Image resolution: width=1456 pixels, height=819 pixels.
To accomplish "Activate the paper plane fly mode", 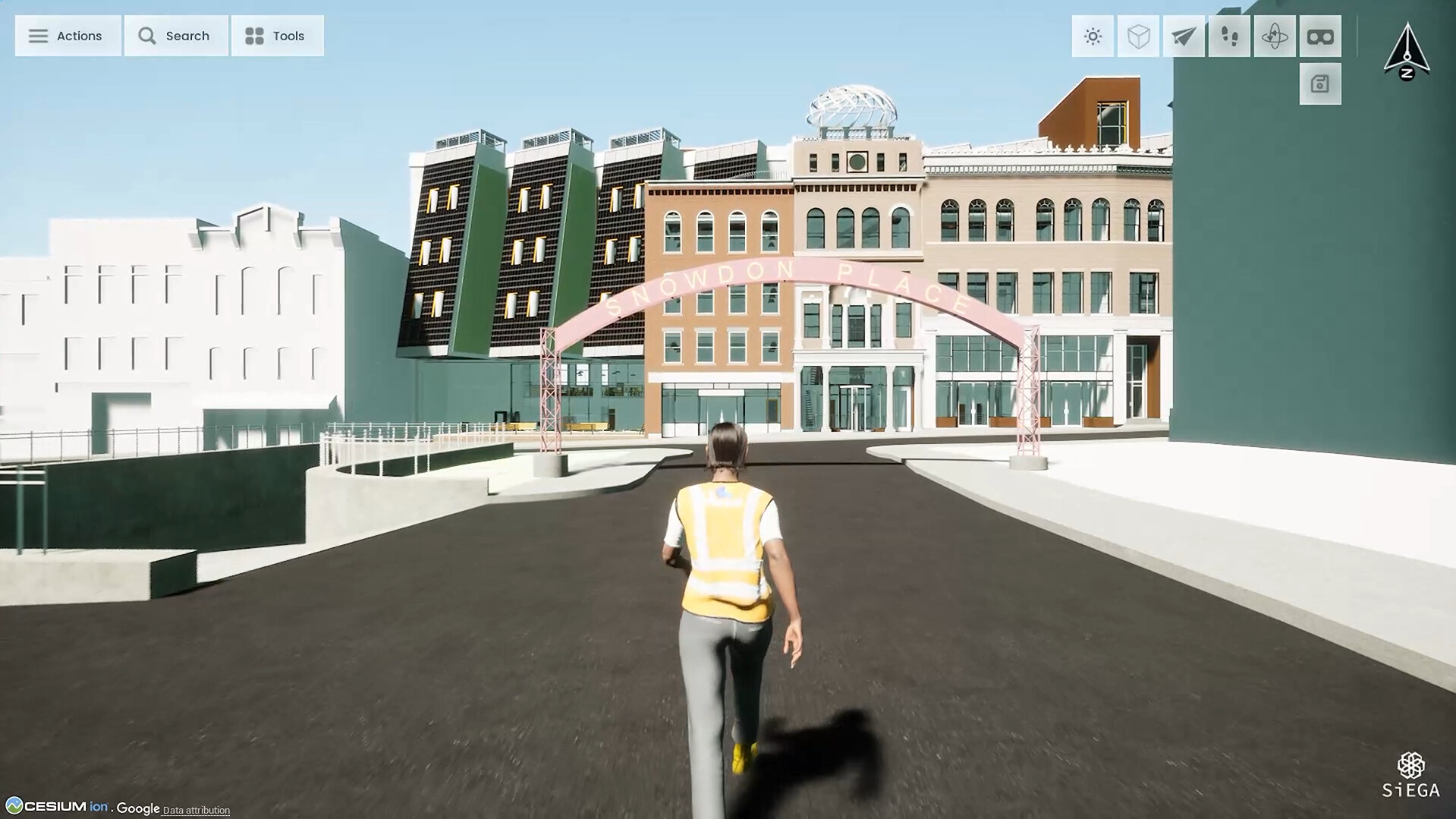I will tap(1184, 36).
